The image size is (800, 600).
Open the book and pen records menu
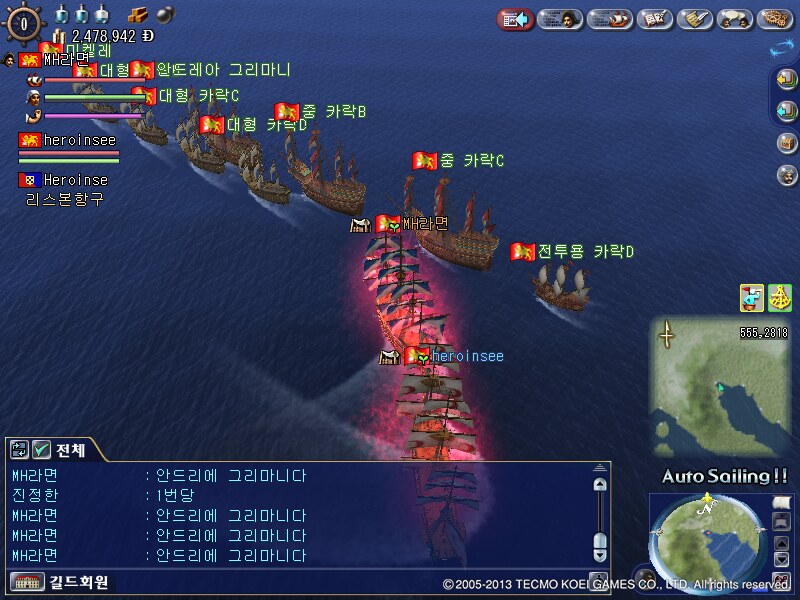tap(655, 18)
